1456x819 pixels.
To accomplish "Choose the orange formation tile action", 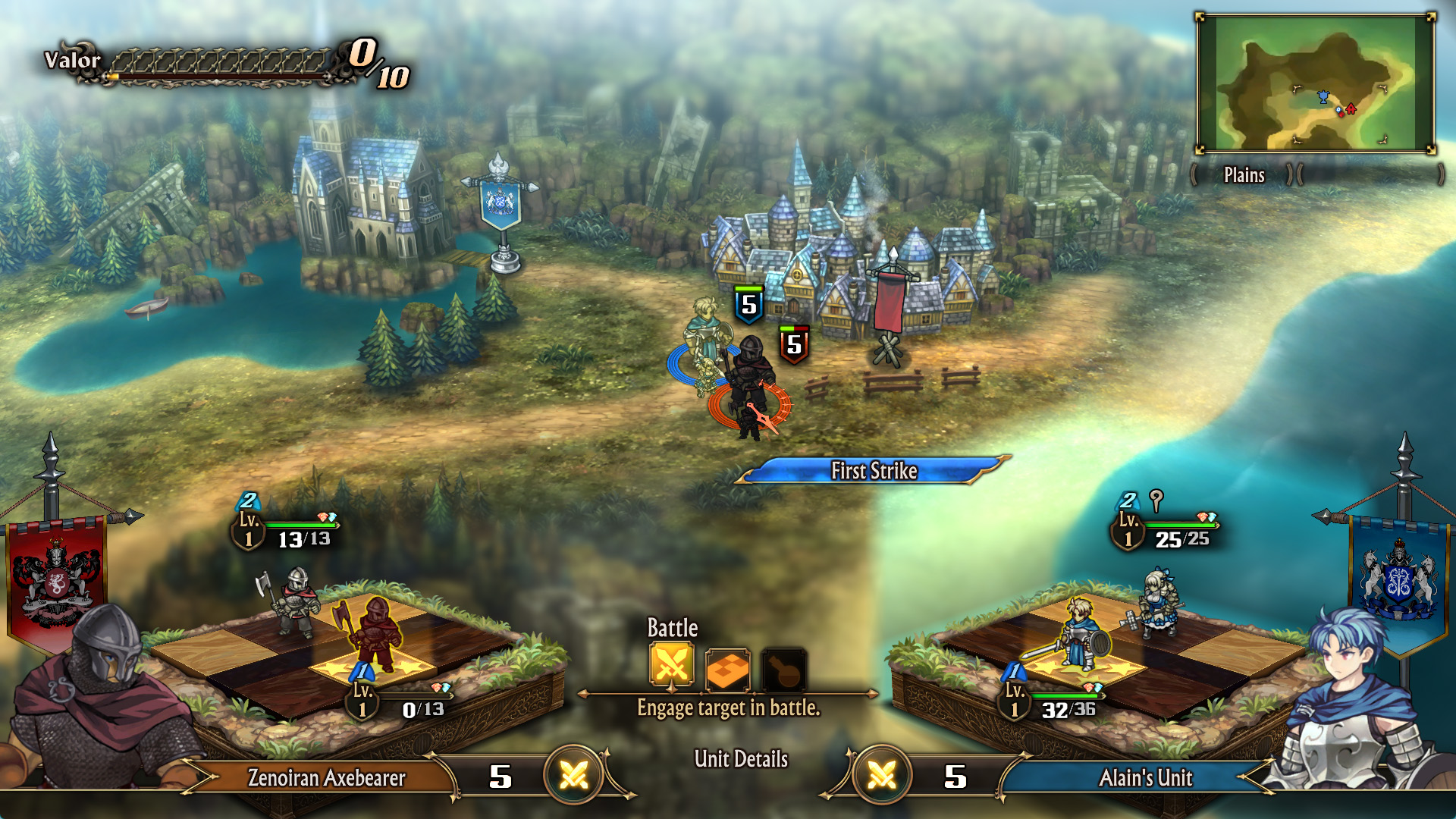I will pos(727,669).
